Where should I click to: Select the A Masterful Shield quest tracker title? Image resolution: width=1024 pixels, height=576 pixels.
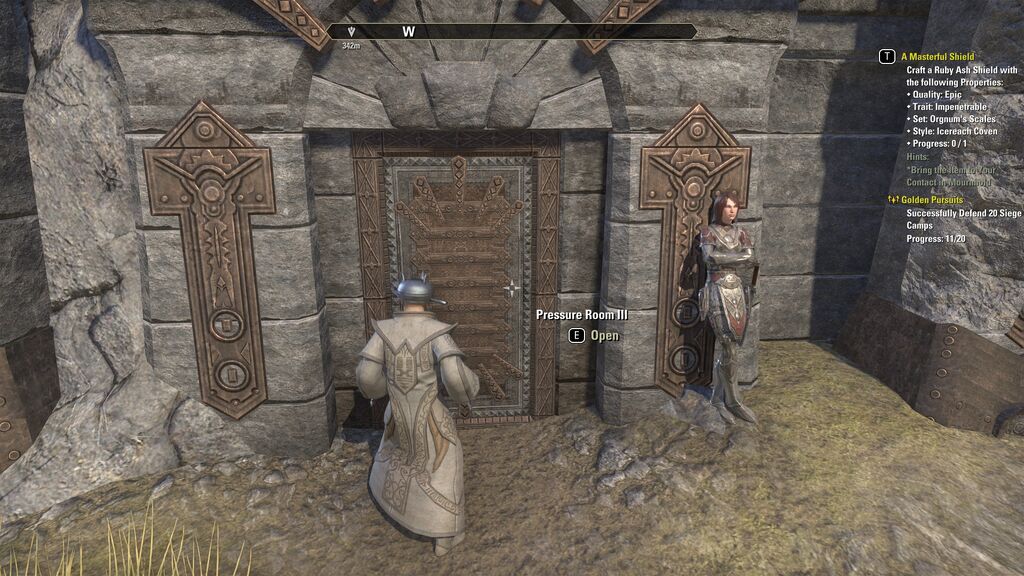click(937, 57)
